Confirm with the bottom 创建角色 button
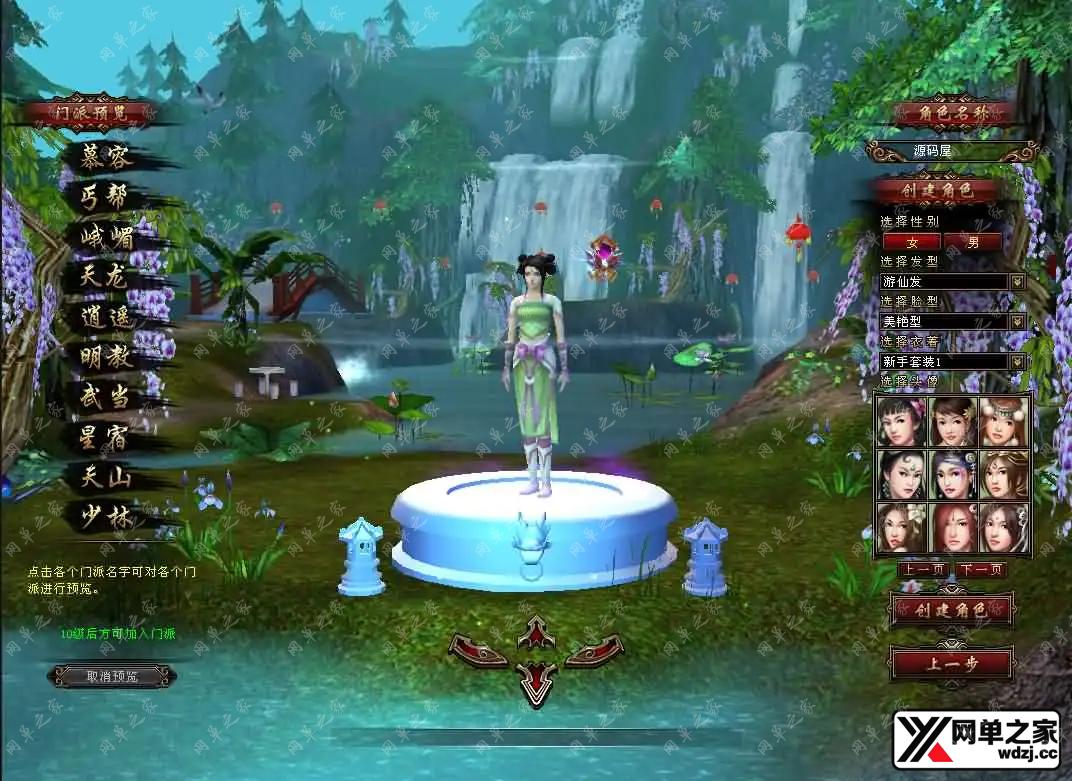 [x=951, y=609]
